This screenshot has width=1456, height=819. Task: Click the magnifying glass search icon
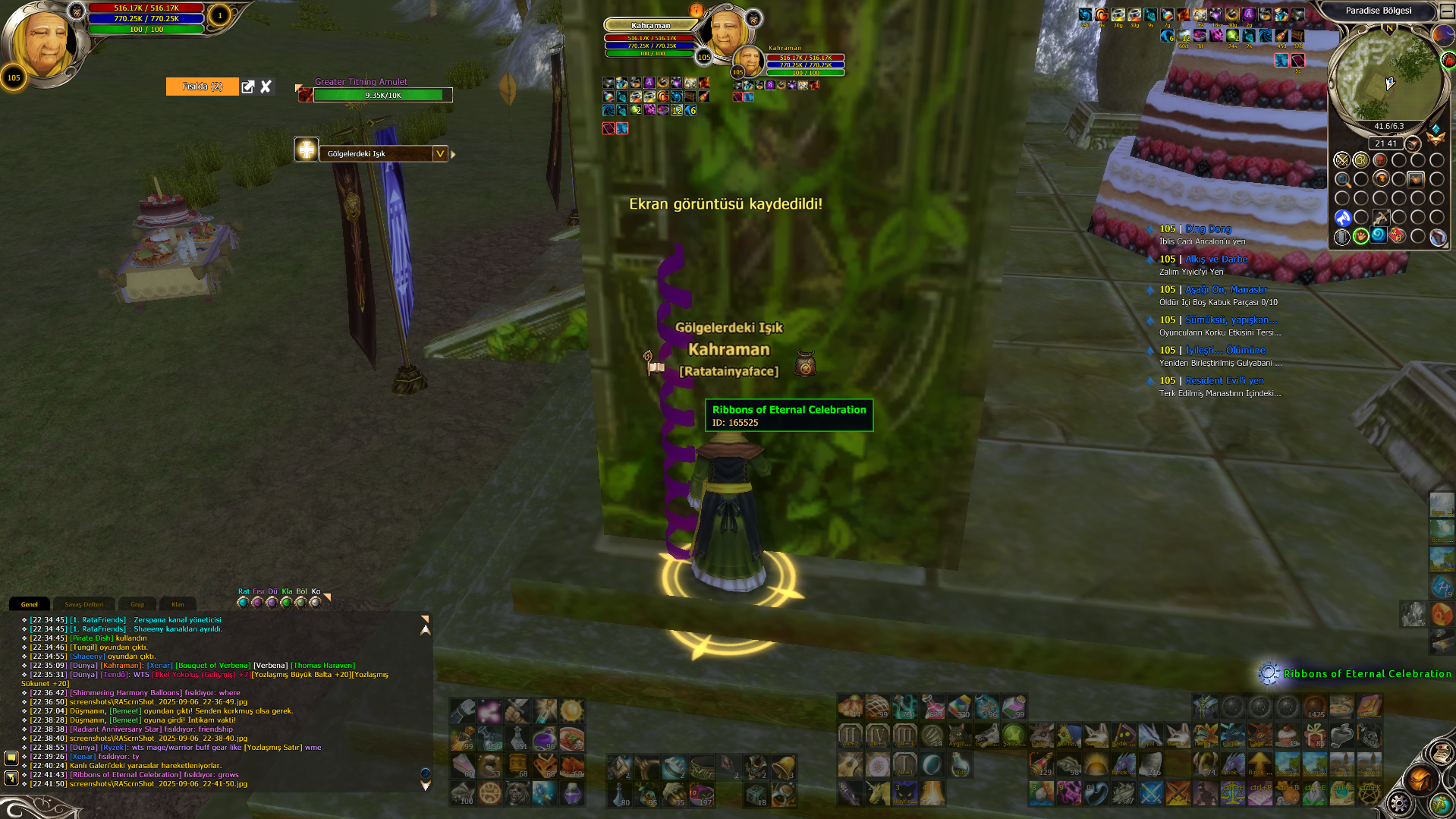click(x=1342, y=180)
